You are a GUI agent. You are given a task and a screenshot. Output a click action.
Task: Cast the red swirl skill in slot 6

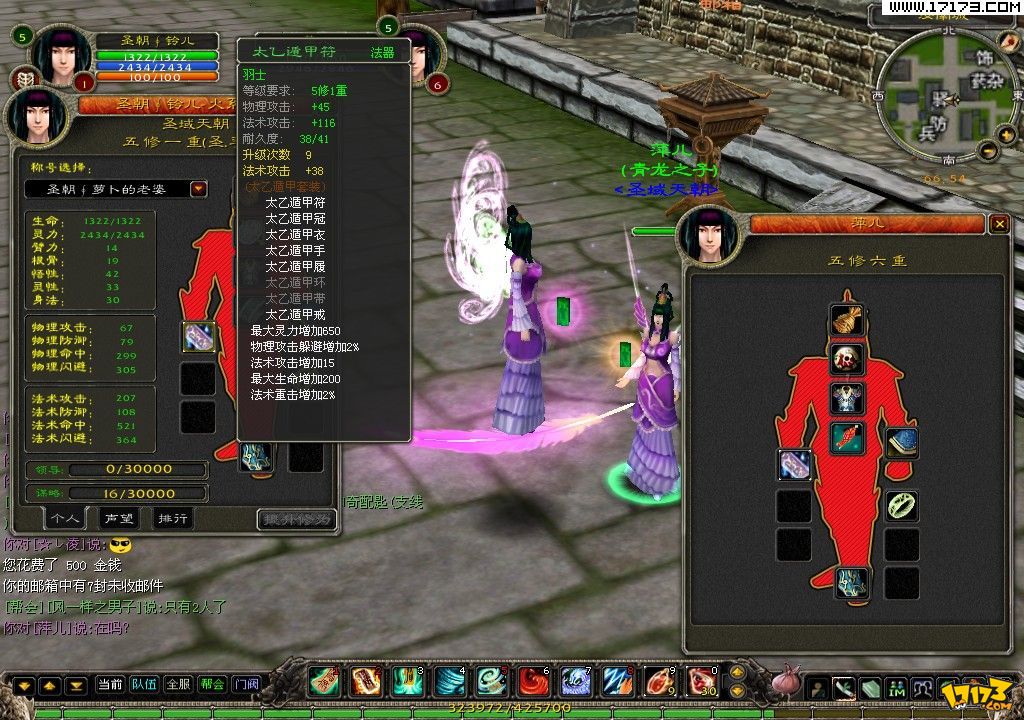click(x=533, y=681)
